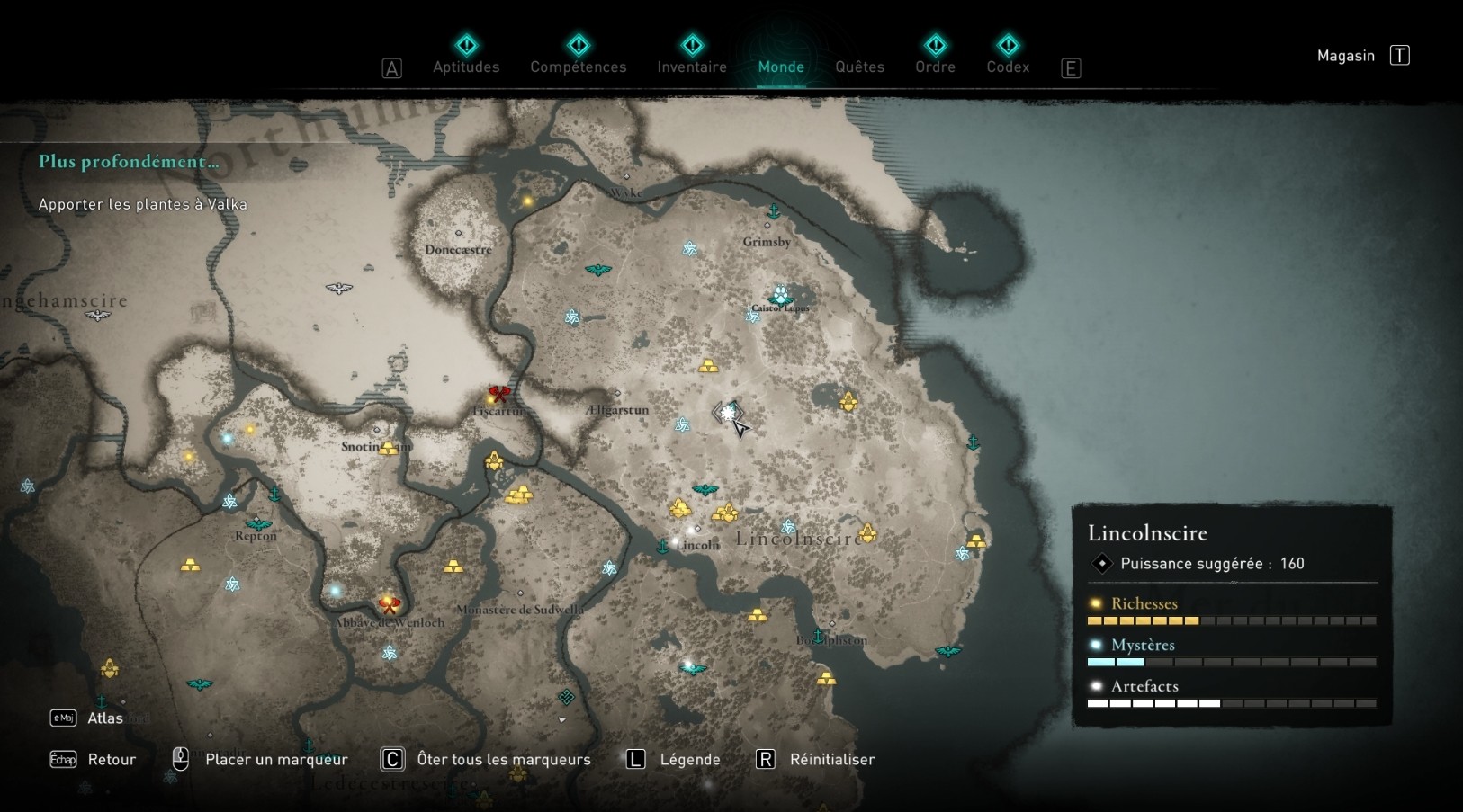
Task: Go to the Inventaire tab
Action: 691,66
